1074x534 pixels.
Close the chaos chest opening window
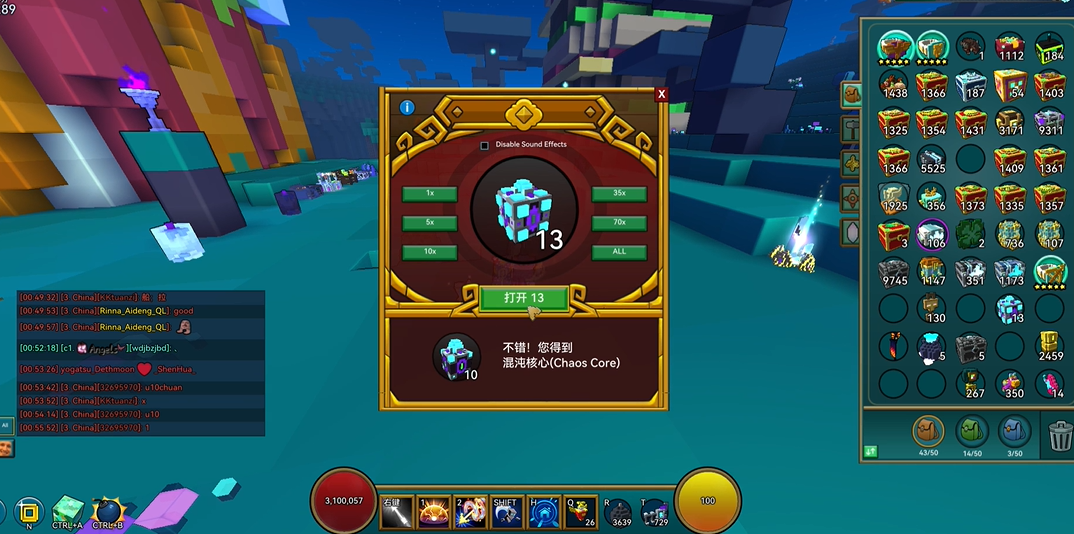tap(661, 94)
